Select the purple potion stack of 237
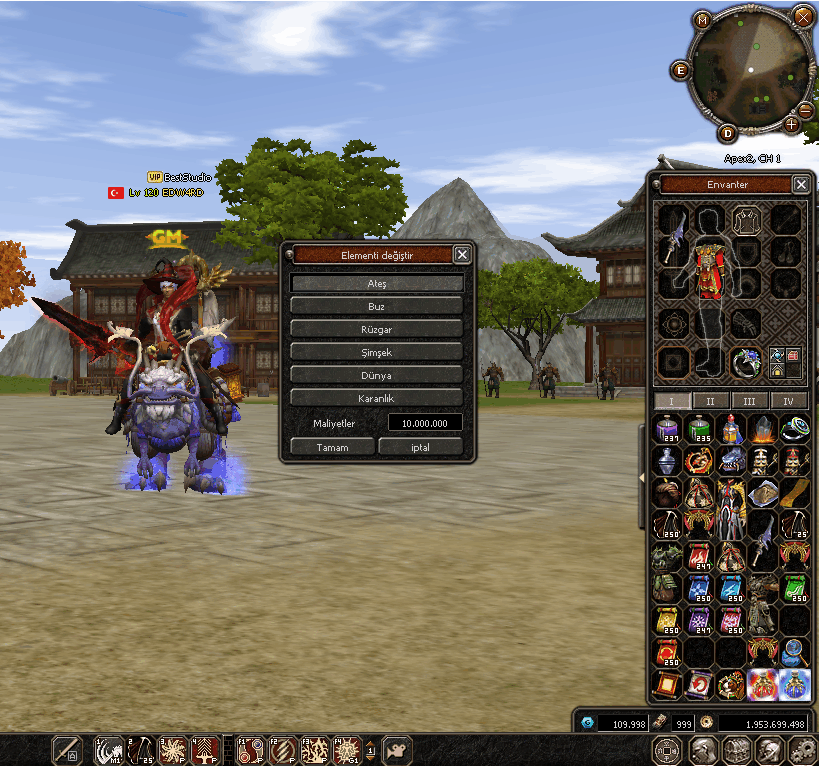 tap(666, 431)
